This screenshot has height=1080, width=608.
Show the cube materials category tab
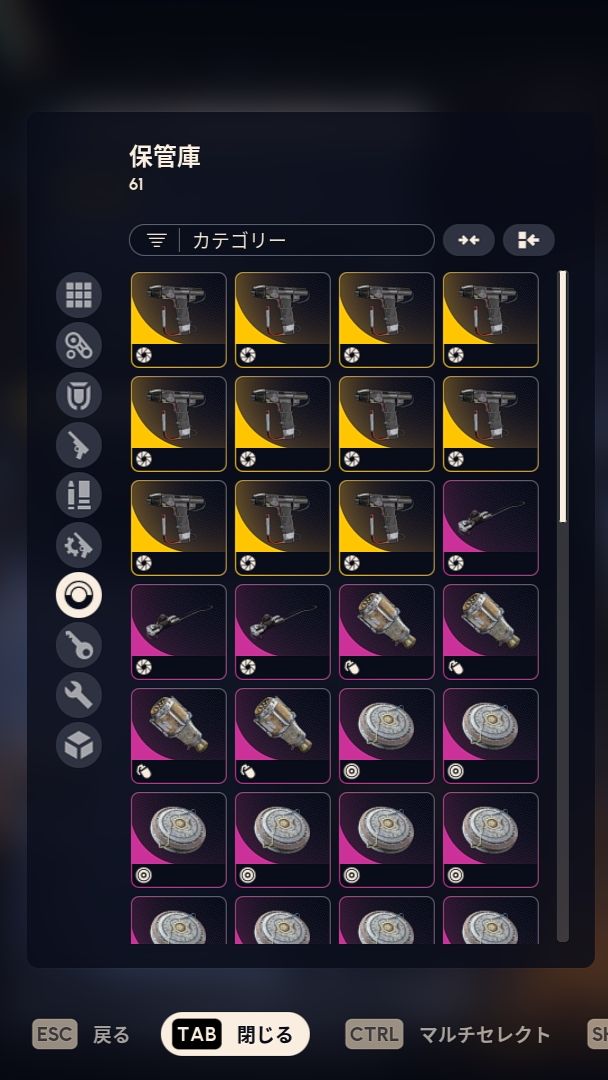pyautogui.click(x=79, y=746)
